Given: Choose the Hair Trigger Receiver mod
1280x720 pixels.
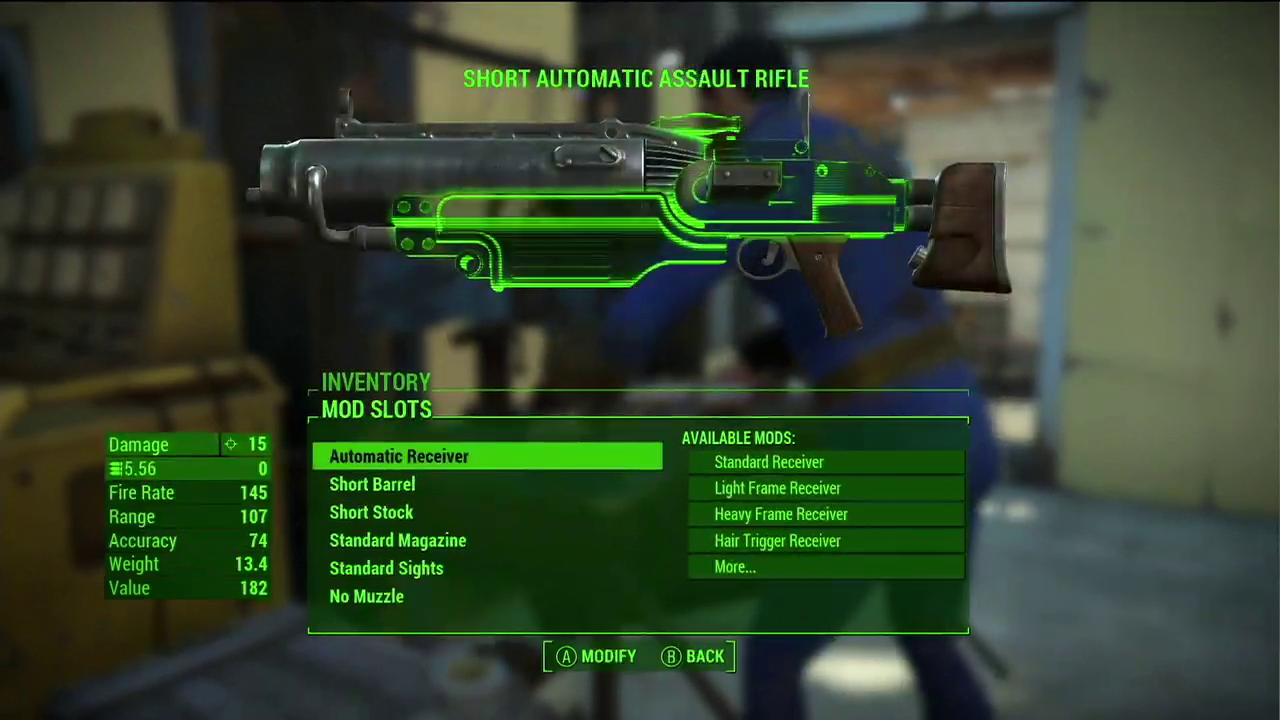Looking at the screenshot, I should click(x=825, y=541).
